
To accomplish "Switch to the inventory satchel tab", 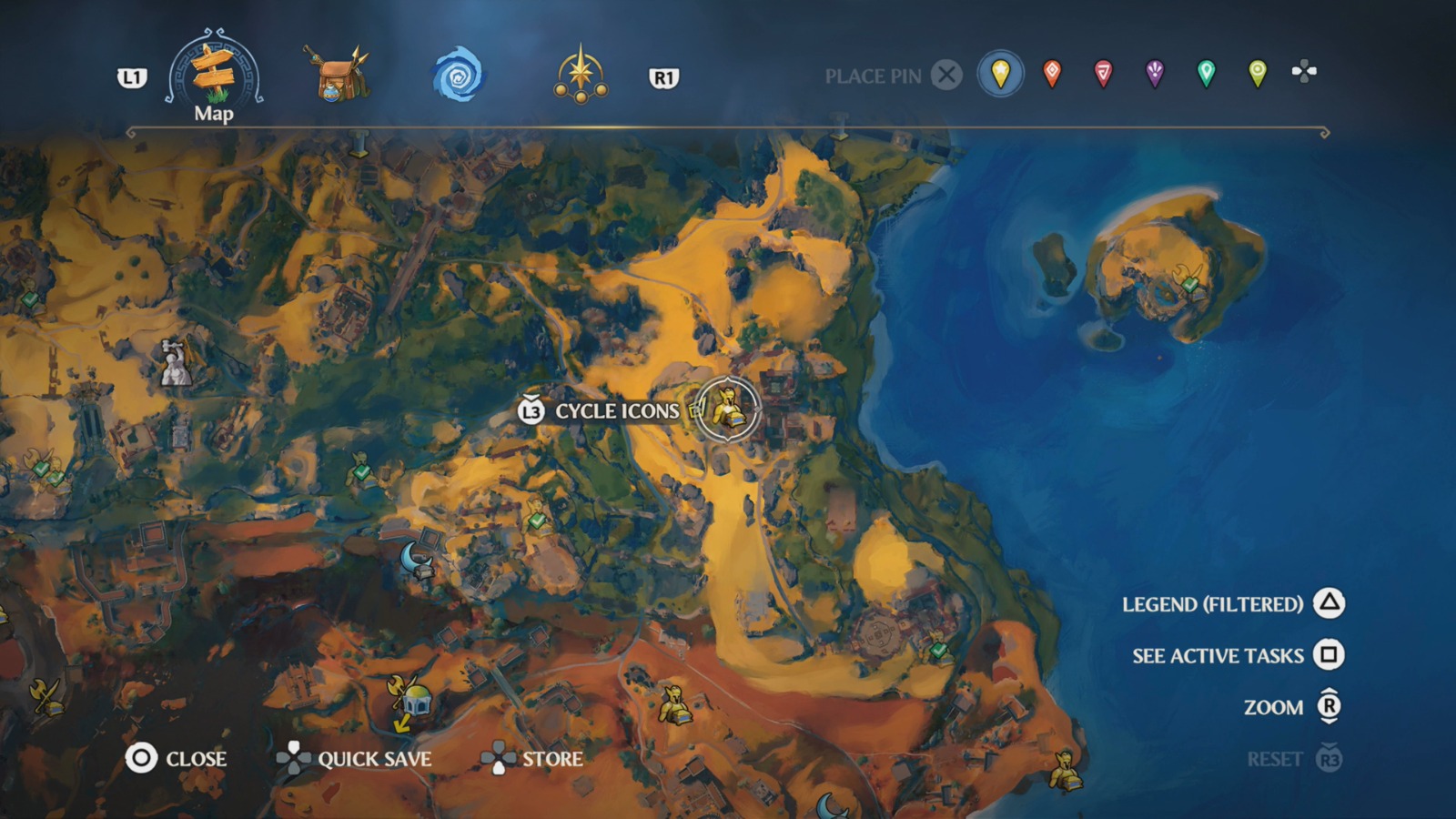I will point(335,75).
